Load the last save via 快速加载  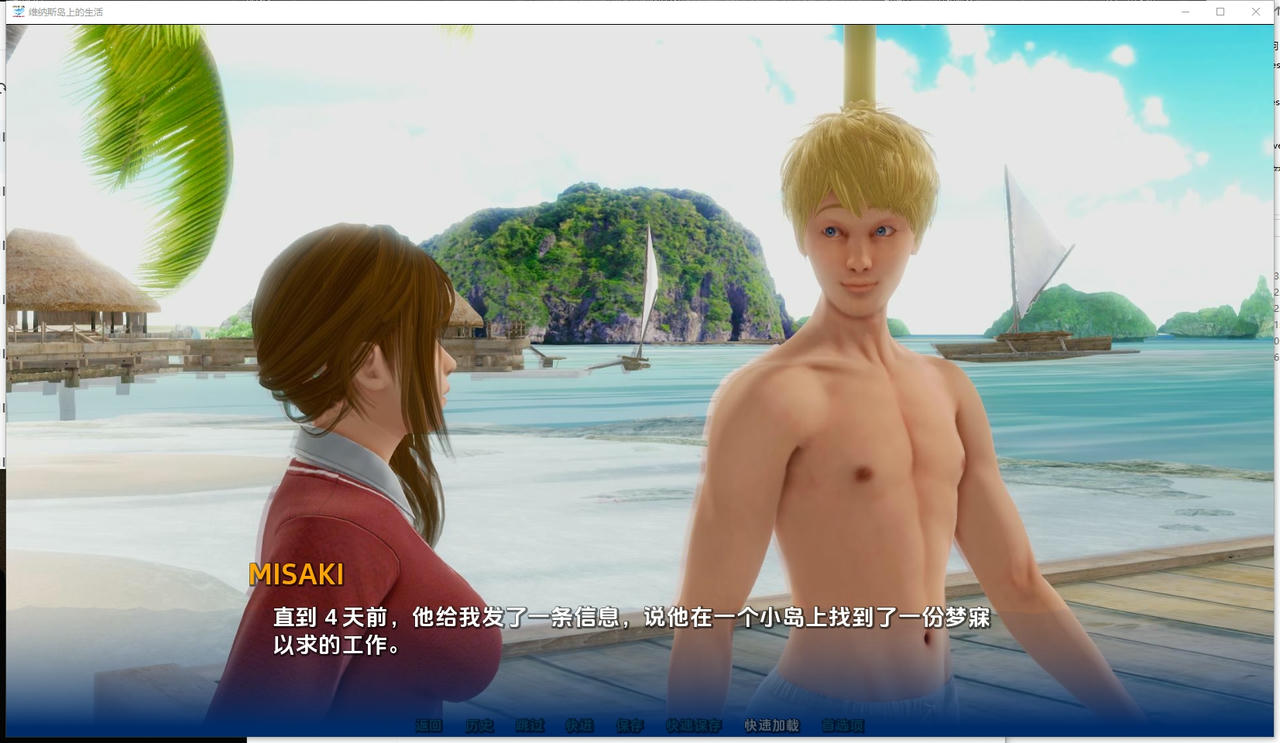pyautogui.click(x=772, y=726)
